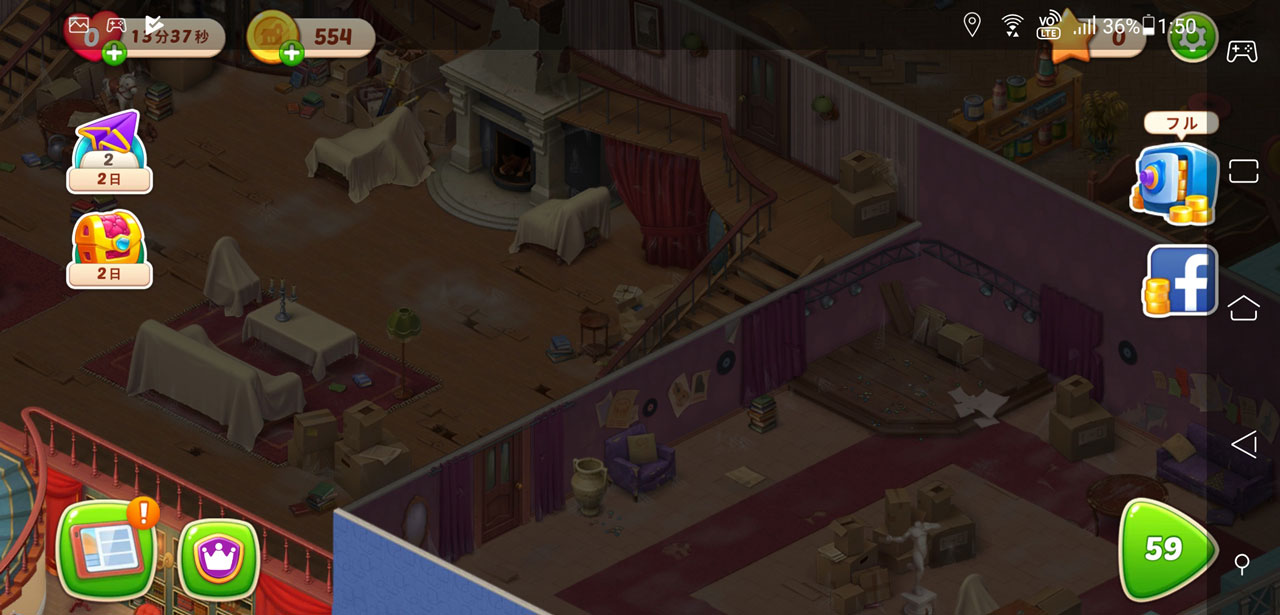Tap the Android home navigation button
The width and height of the screenshot is (1280, 615).
tap(1243, 307)
